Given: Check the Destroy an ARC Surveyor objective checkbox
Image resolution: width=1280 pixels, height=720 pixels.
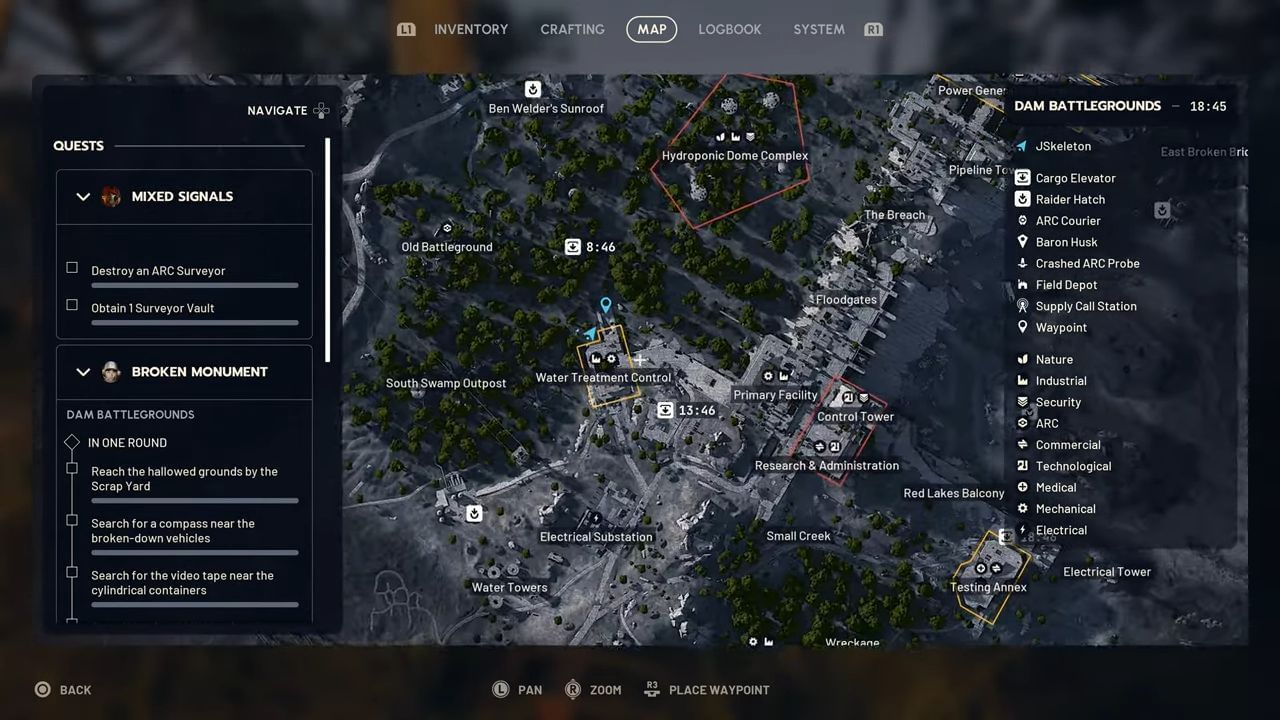Looking at the screenshot, I should (x=72, y=268).
